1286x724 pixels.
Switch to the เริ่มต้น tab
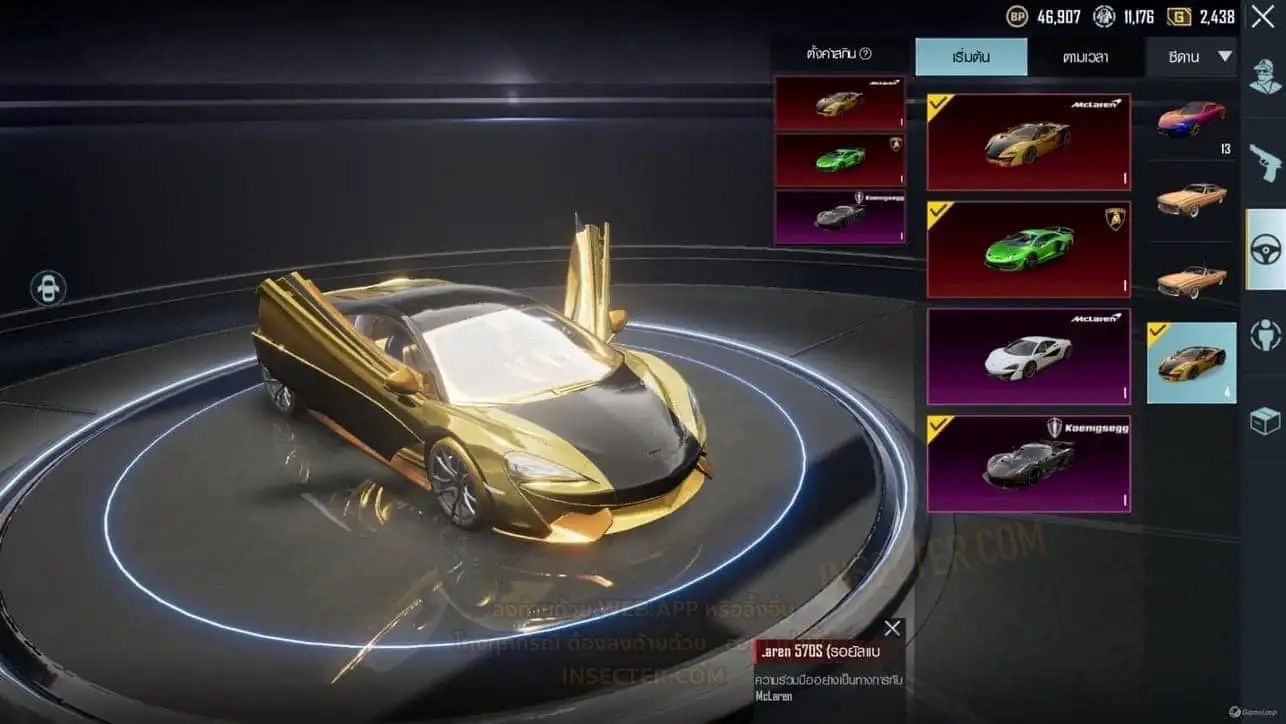(x=970, y=57)
